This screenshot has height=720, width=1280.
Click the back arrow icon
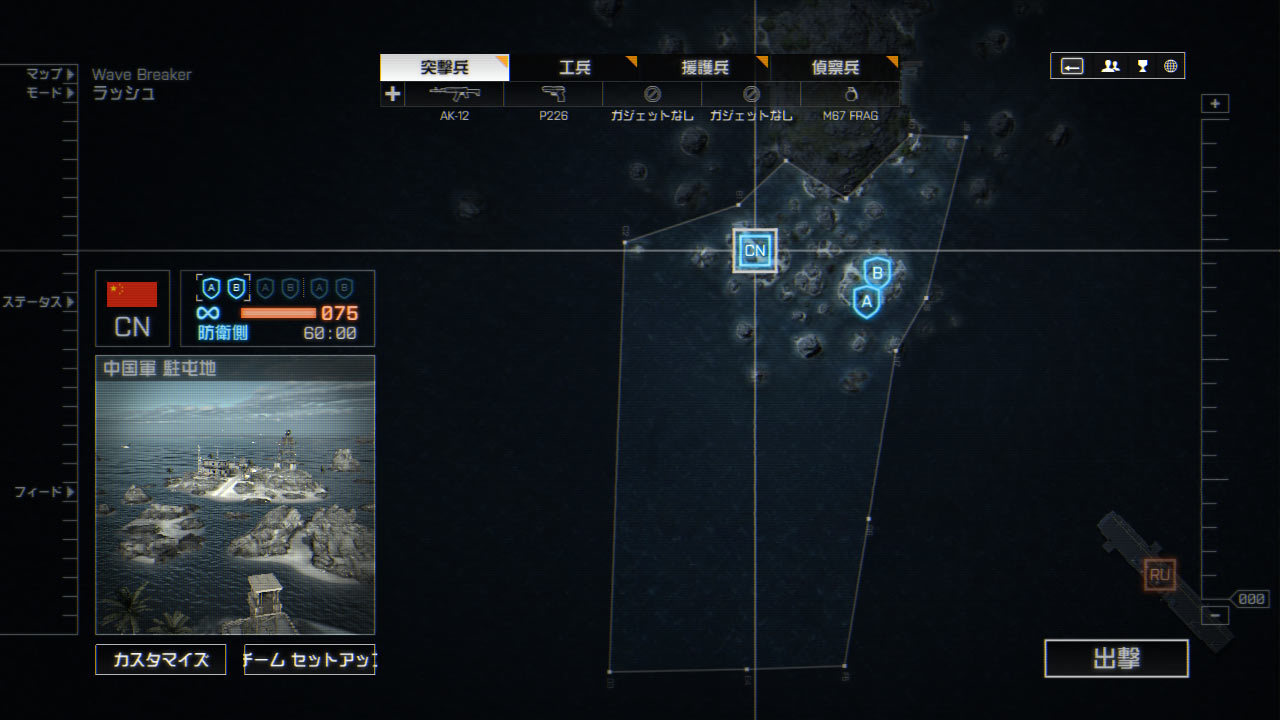point(1072,66)
